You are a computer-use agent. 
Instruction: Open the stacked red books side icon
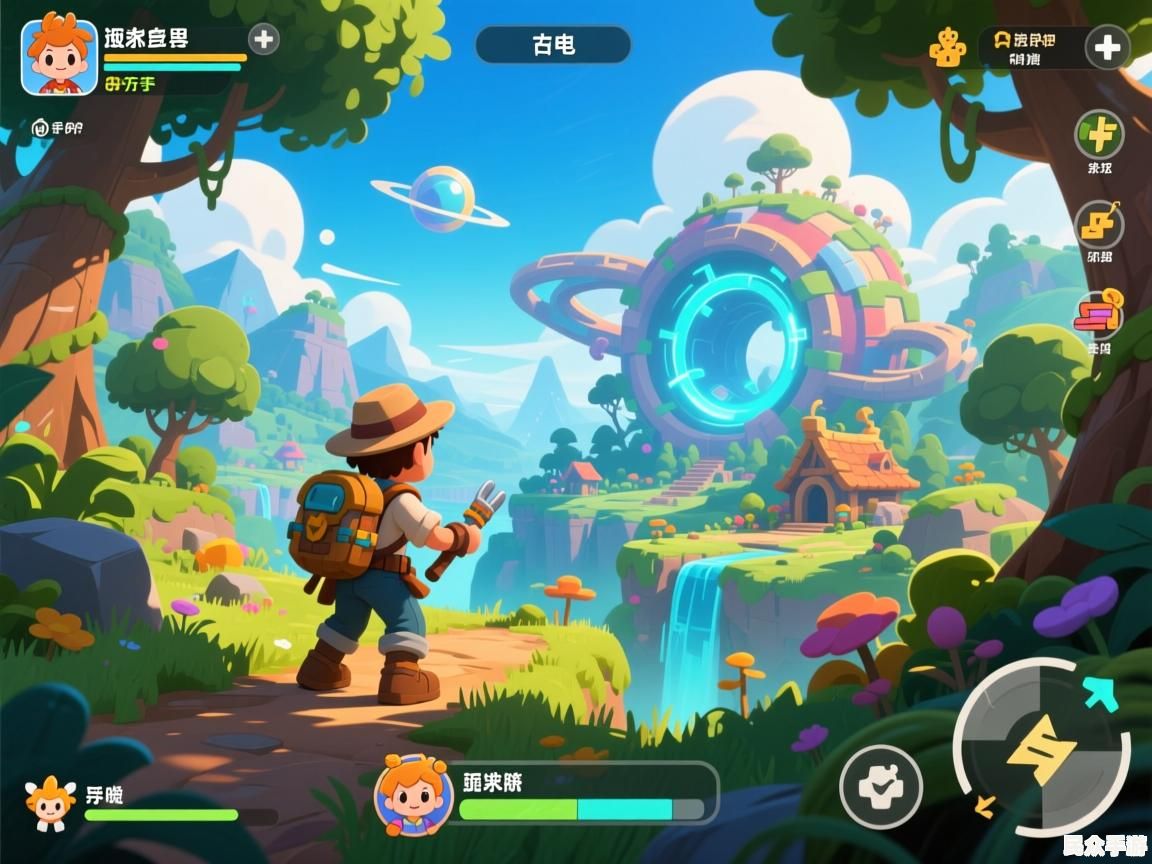tap(1099, 315)
